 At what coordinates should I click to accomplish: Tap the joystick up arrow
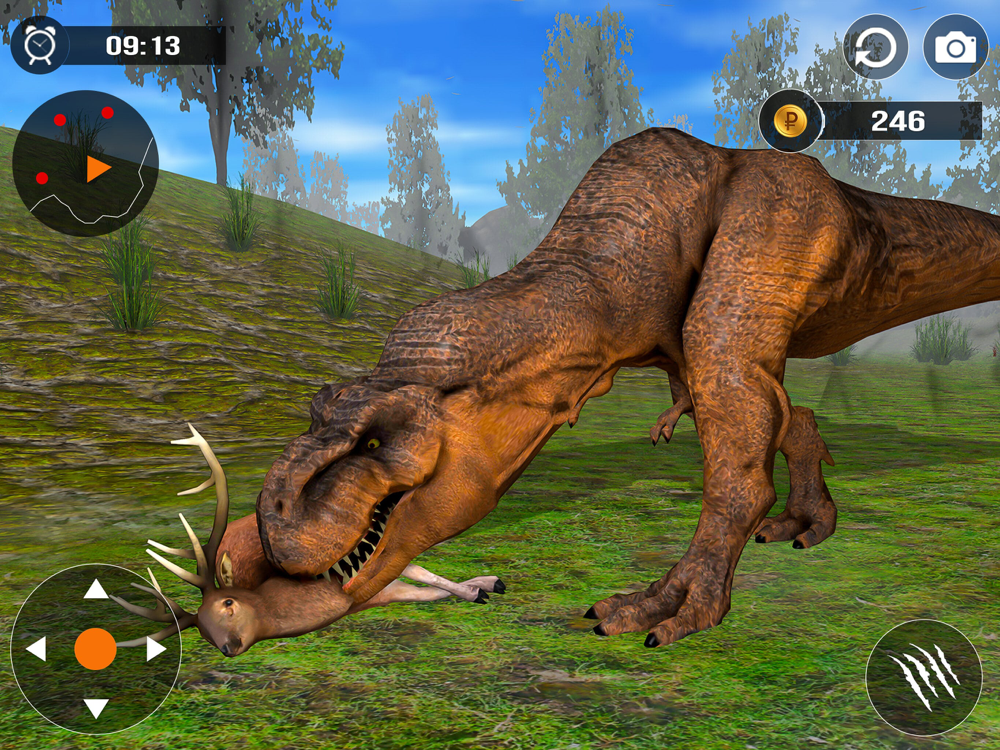tap(96, 589)
